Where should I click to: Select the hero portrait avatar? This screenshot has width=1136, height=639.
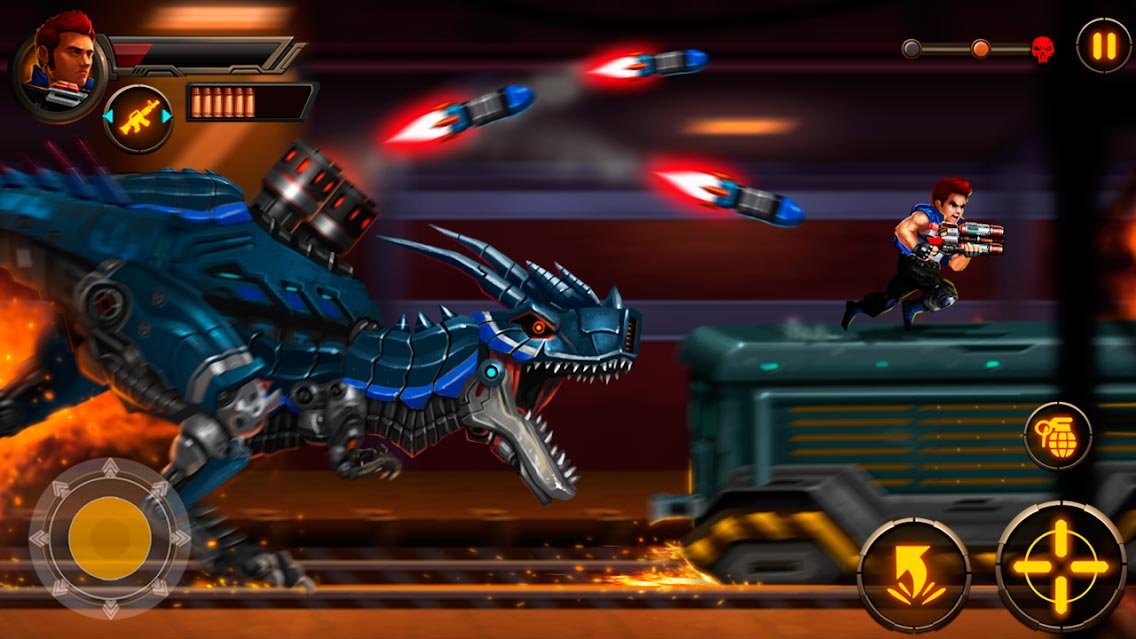pyautogui.click(x=60, y=62)
